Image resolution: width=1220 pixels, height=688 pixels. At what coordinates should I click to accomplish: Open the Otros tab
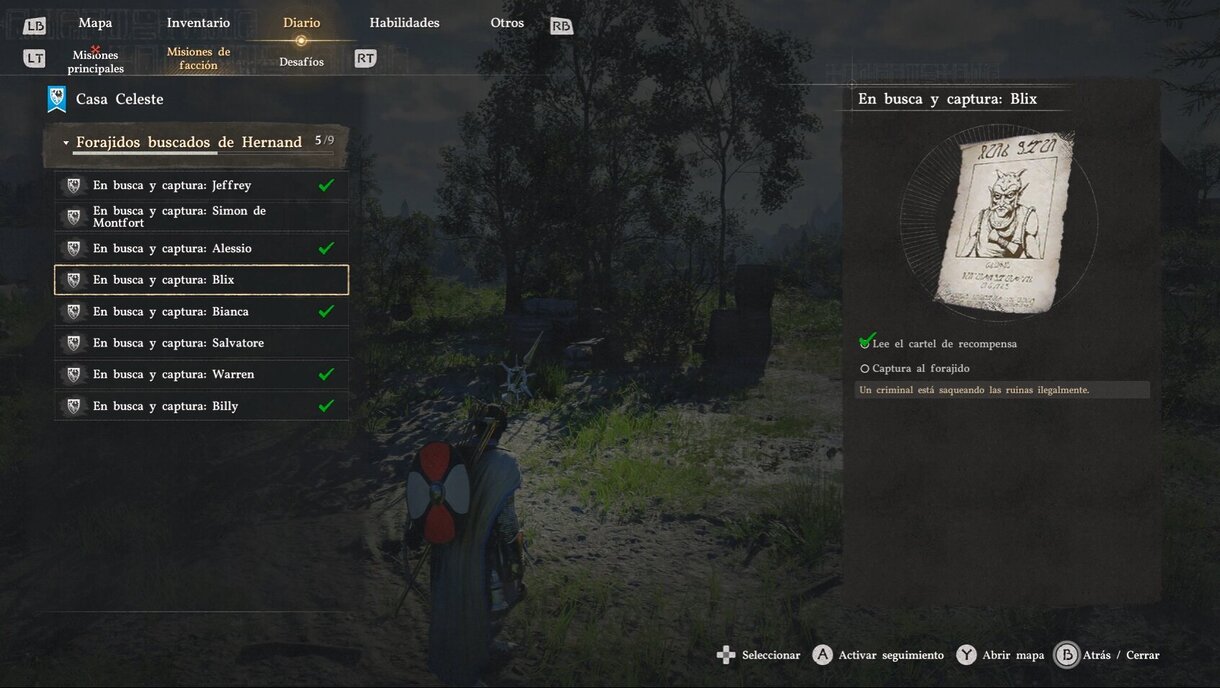pyautogui.click(x=507, y=23)
